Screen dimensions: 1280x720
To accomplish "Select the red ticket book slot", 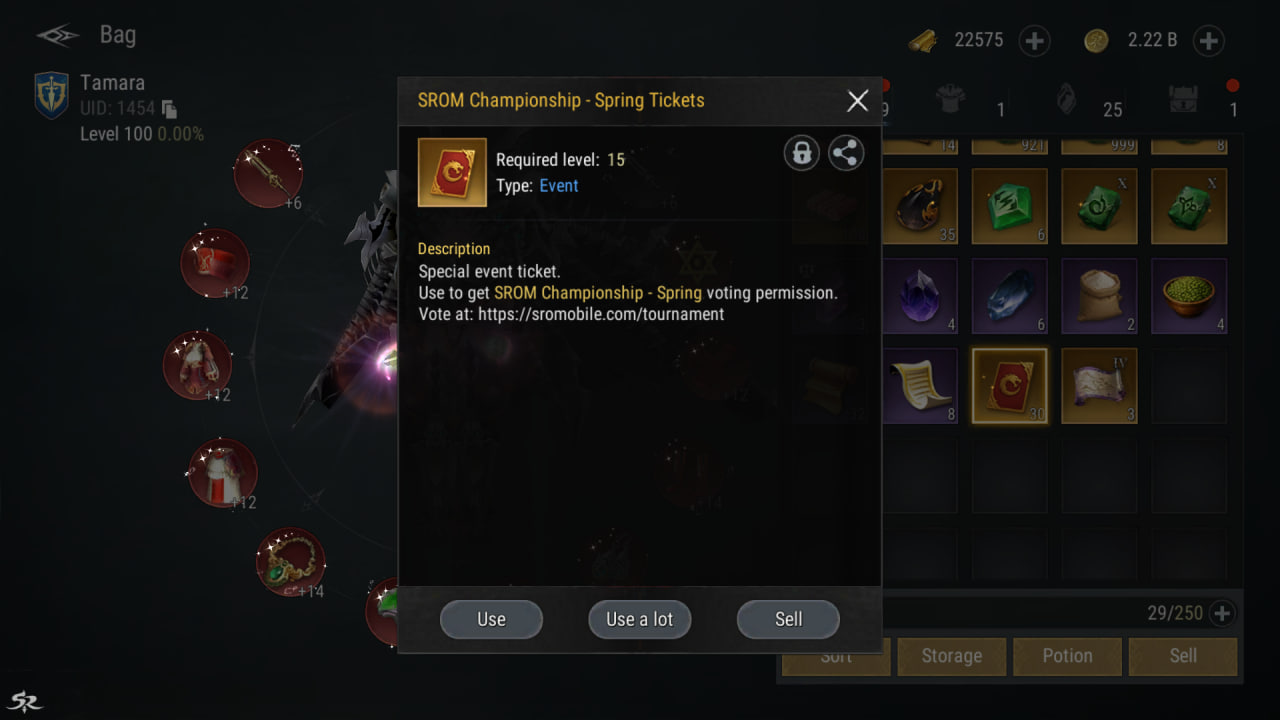I will (1010, 385).
